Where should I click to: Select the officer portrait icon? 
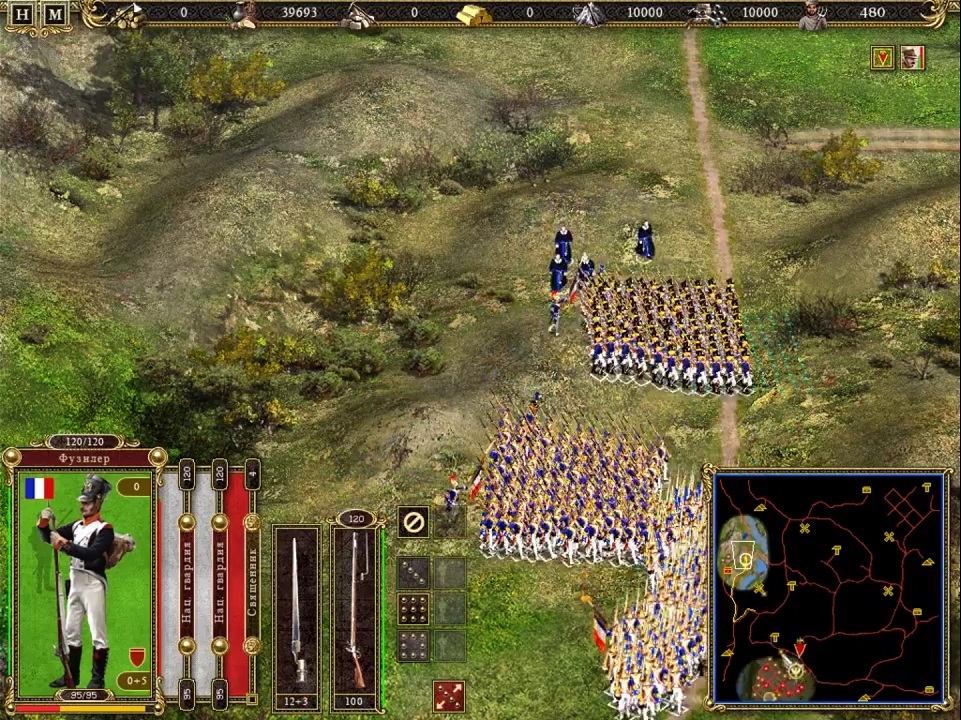[912, 58]
